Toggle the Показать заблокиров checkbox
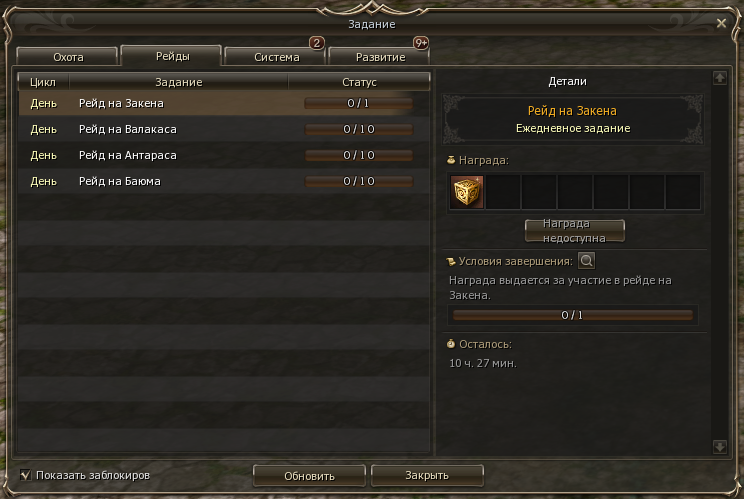744x499 pixels. [25, 475]
